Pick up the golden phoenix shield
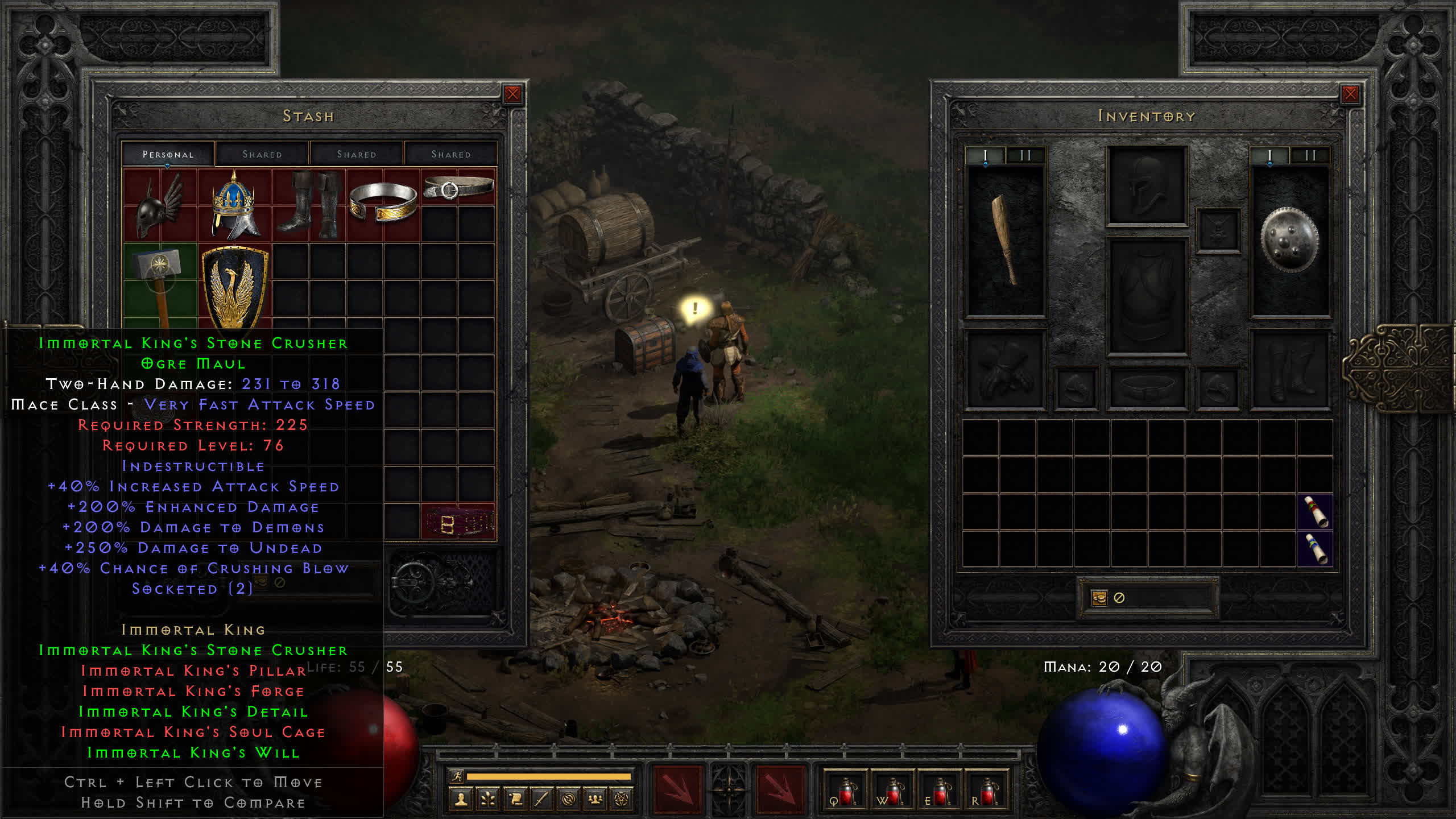1456x819 pixels. (x=234, y=284)
